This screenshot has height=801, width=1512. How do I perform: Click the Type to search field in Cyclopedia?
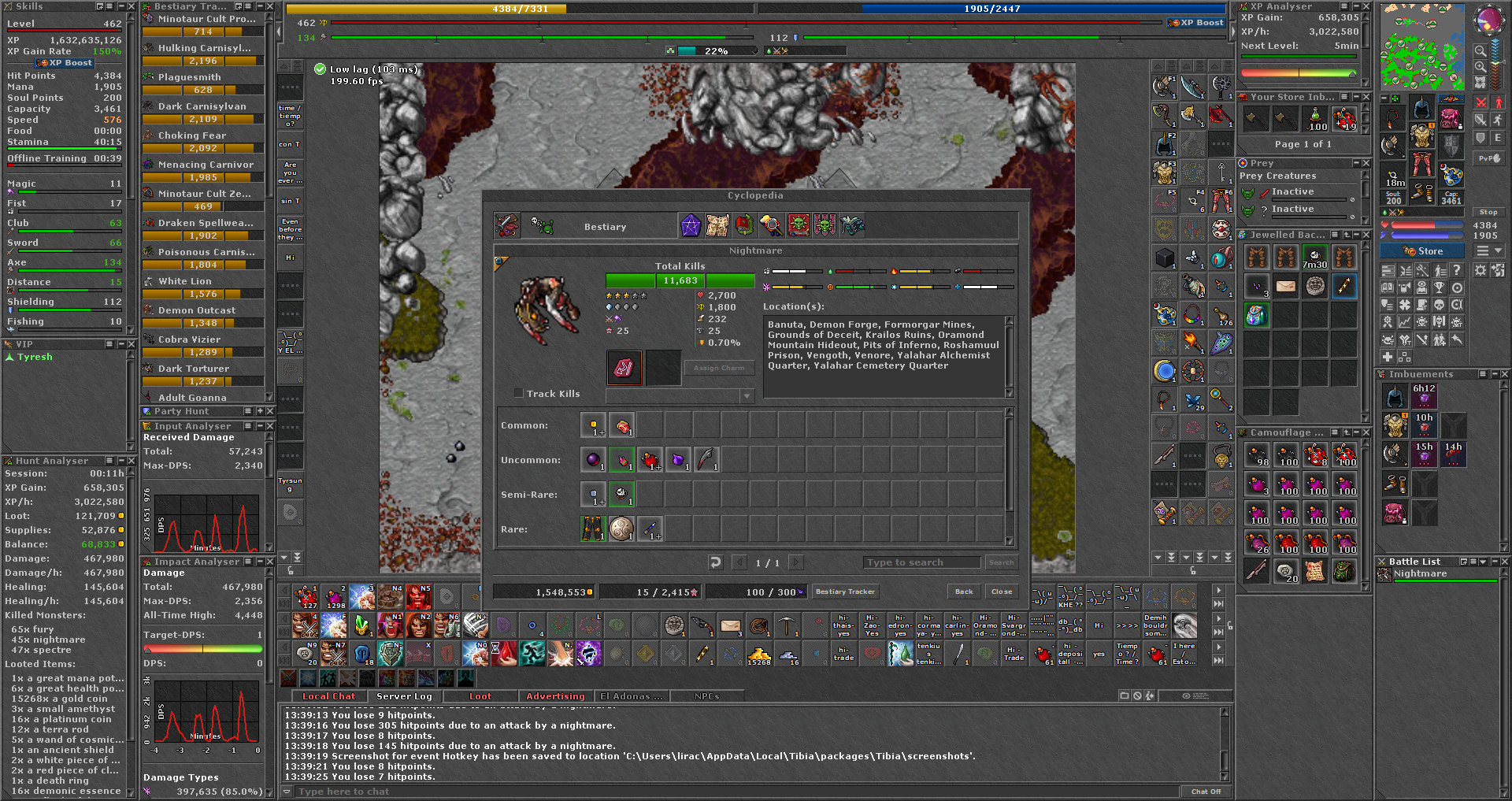tap(921, 562)
